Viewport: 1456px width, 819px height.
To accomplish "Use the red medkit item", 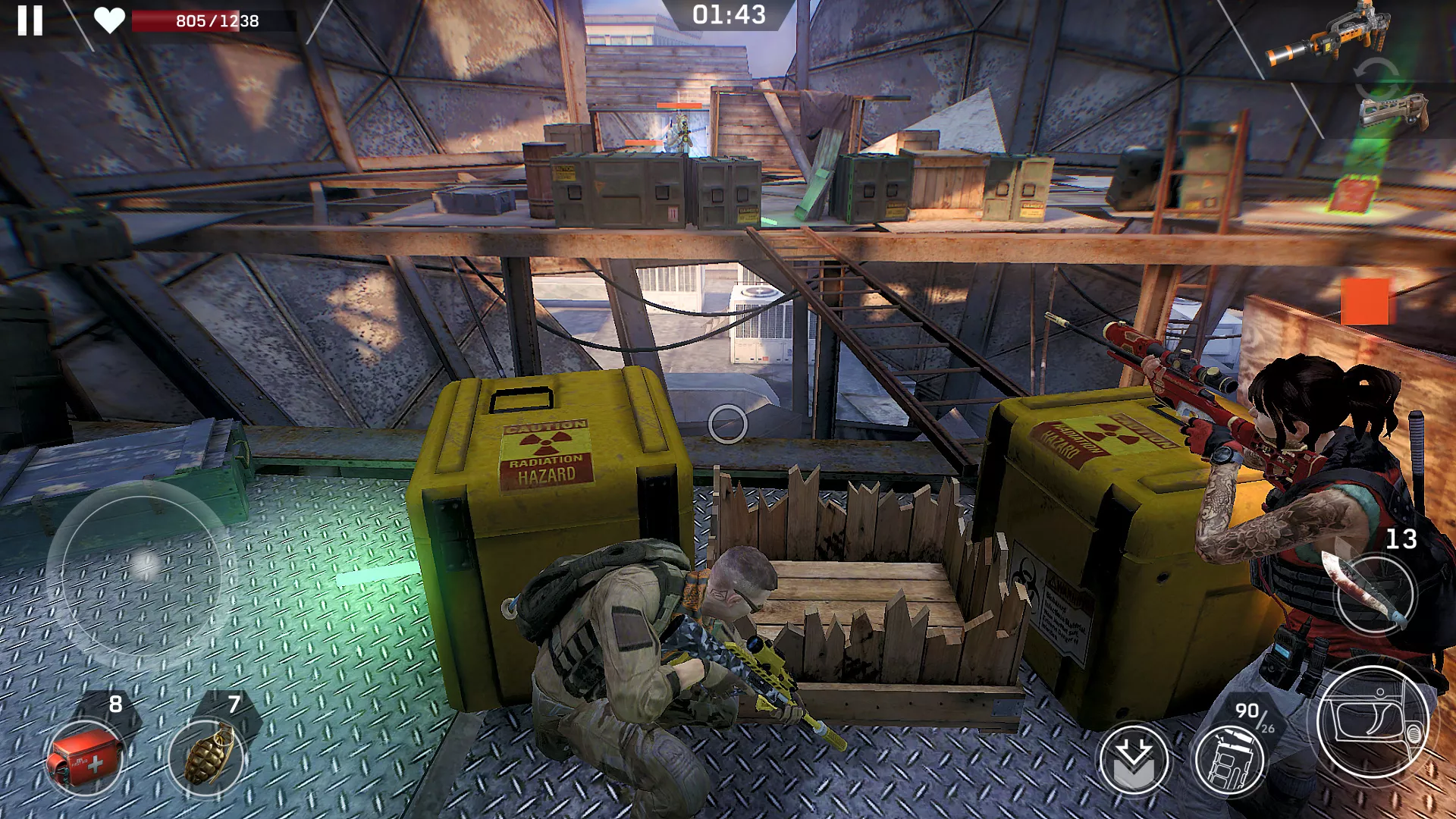I will [x=83, y=758].
